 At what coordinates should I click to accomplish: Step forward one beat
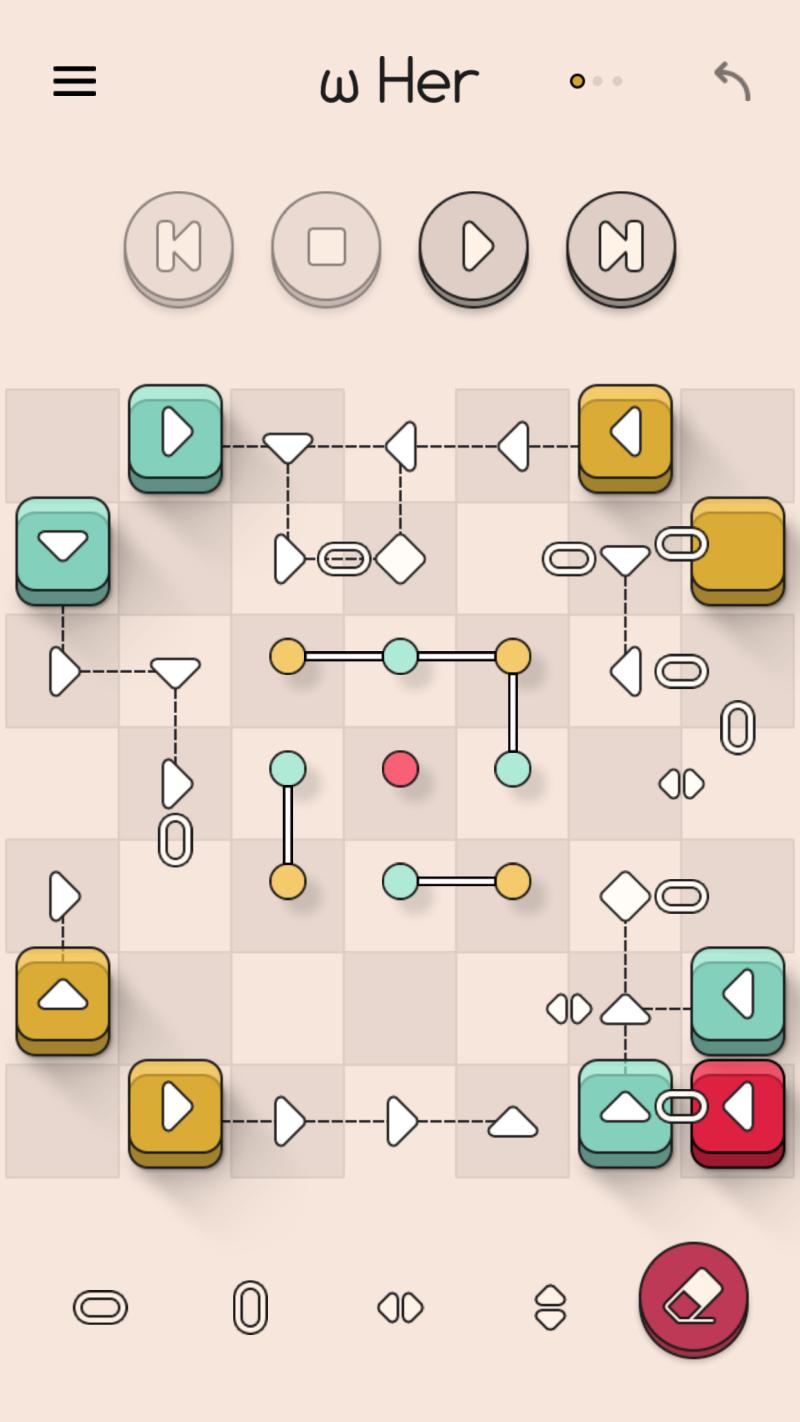[621, 246]
